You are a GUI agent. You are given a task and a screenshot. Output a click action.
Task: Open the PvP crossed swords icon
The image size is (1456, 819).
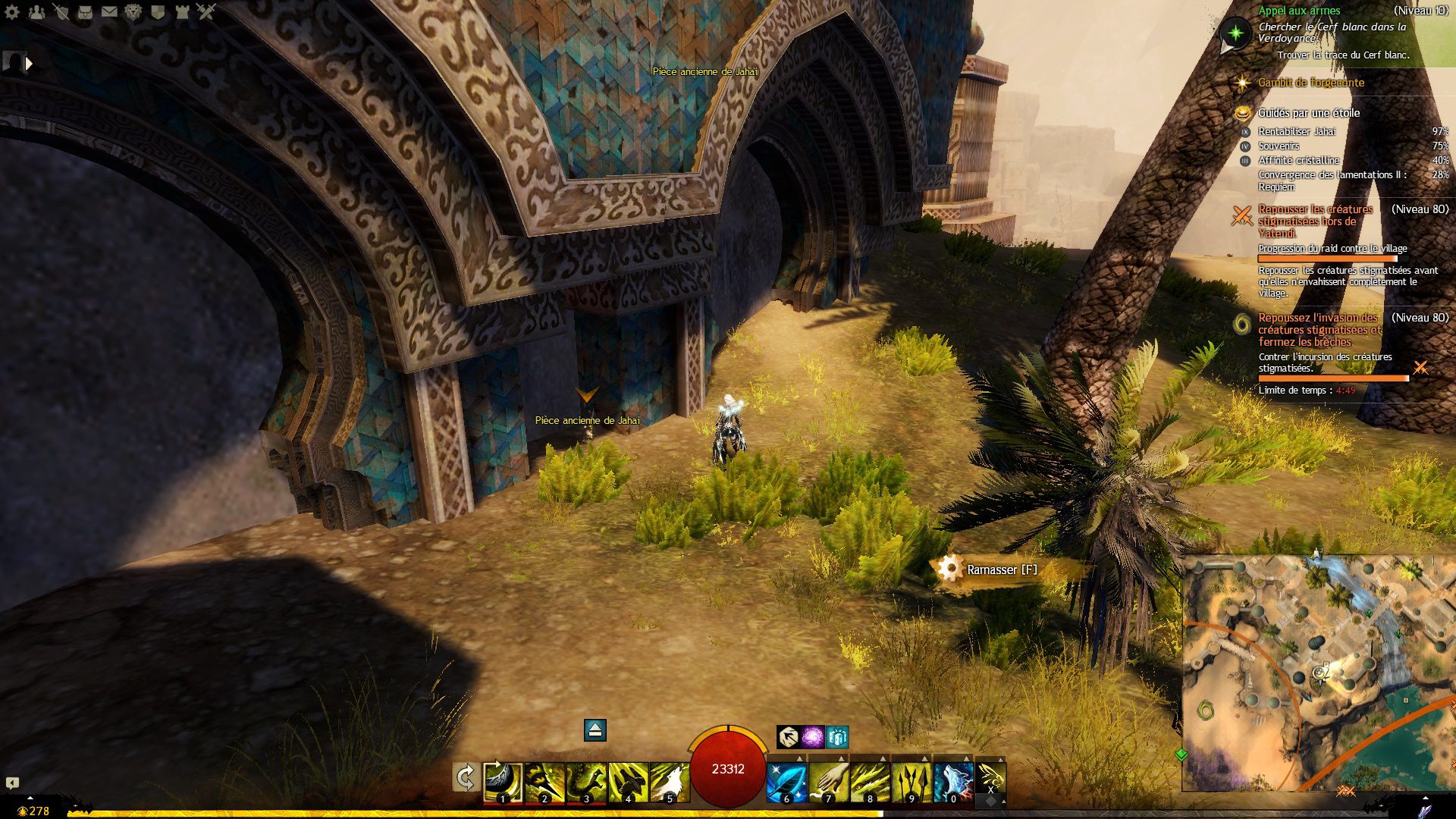[x=206, y=11]
